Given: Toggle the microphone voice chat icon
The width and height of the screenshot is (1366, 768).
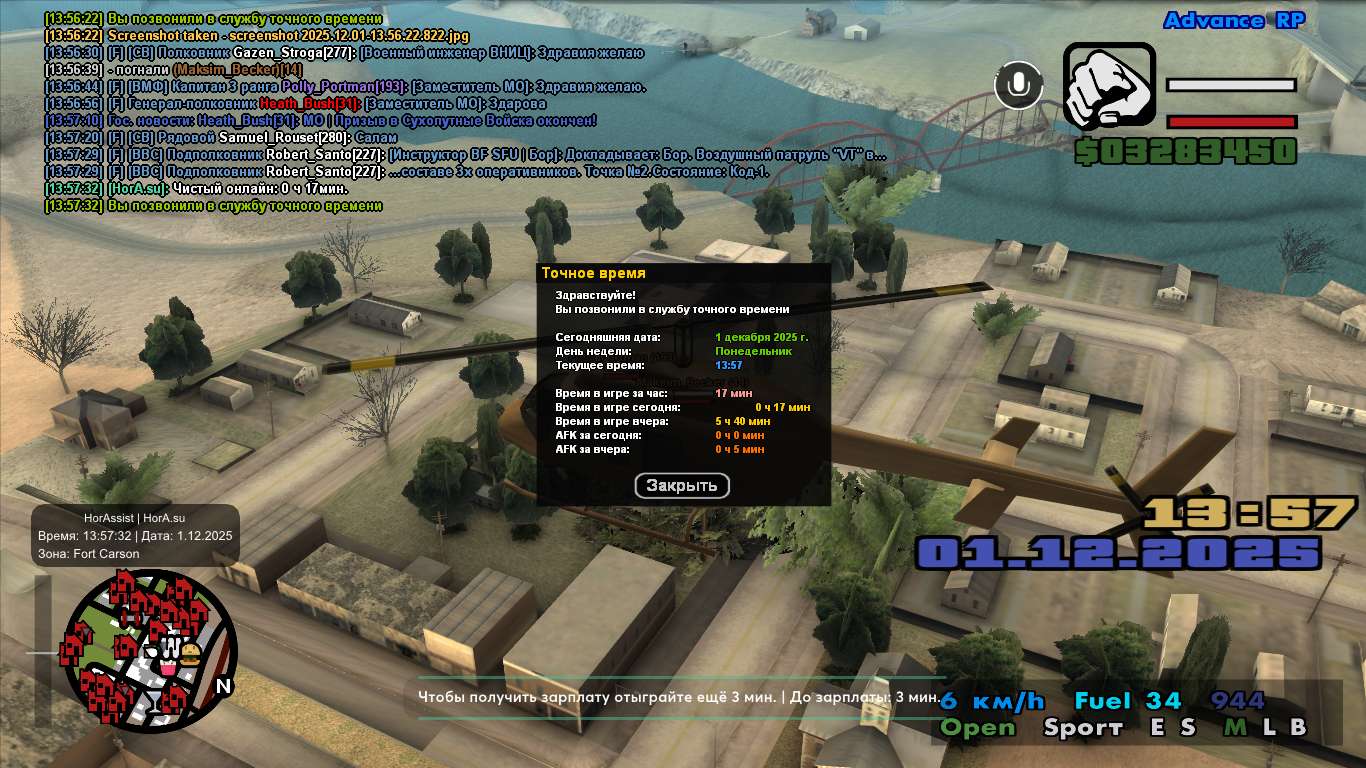Looking at the screenshot, I should (x=1019, y=85).
